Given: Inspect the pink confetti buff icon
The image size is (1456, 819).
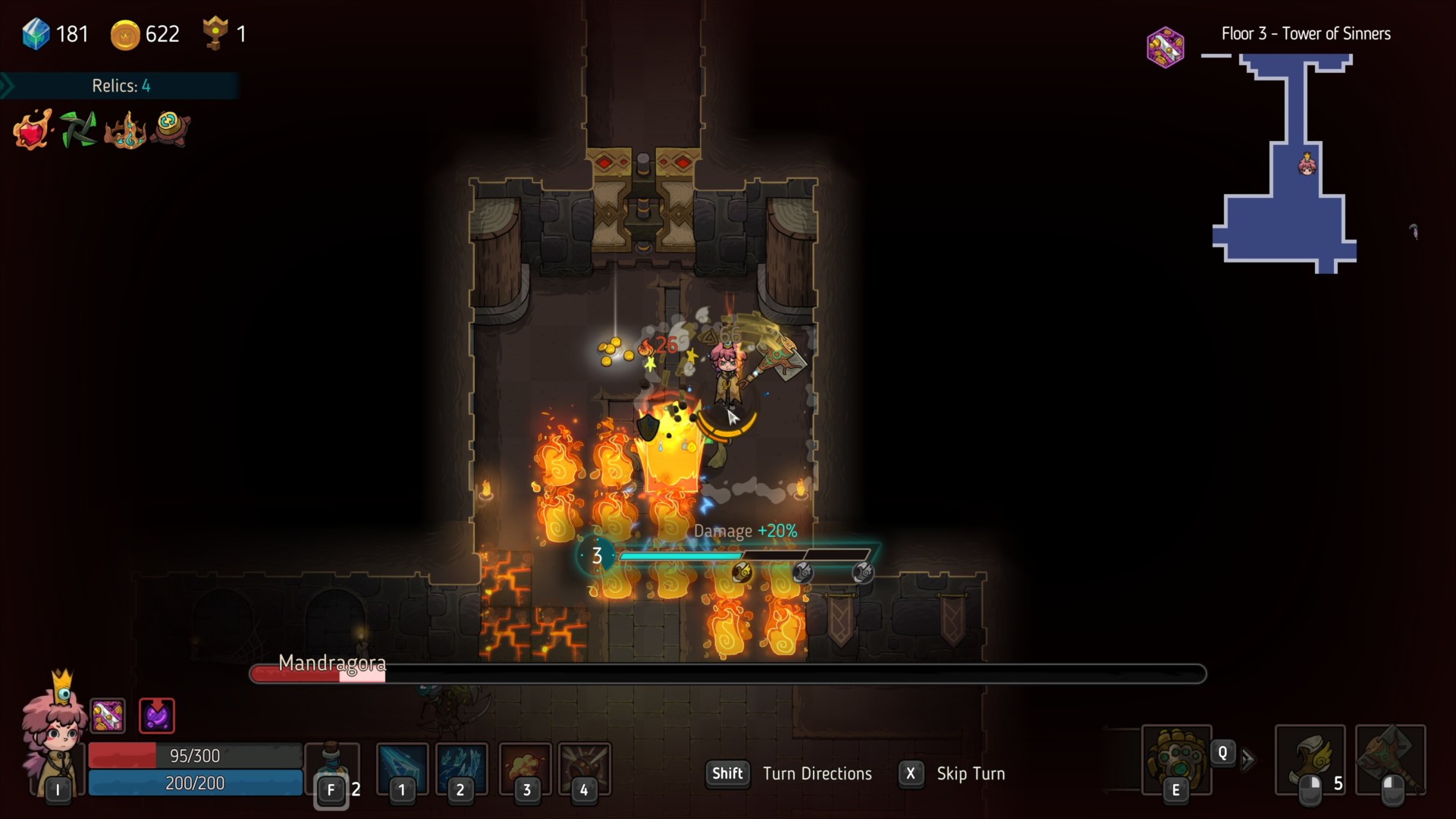Looking at the screenshot, I should point(108,715).
